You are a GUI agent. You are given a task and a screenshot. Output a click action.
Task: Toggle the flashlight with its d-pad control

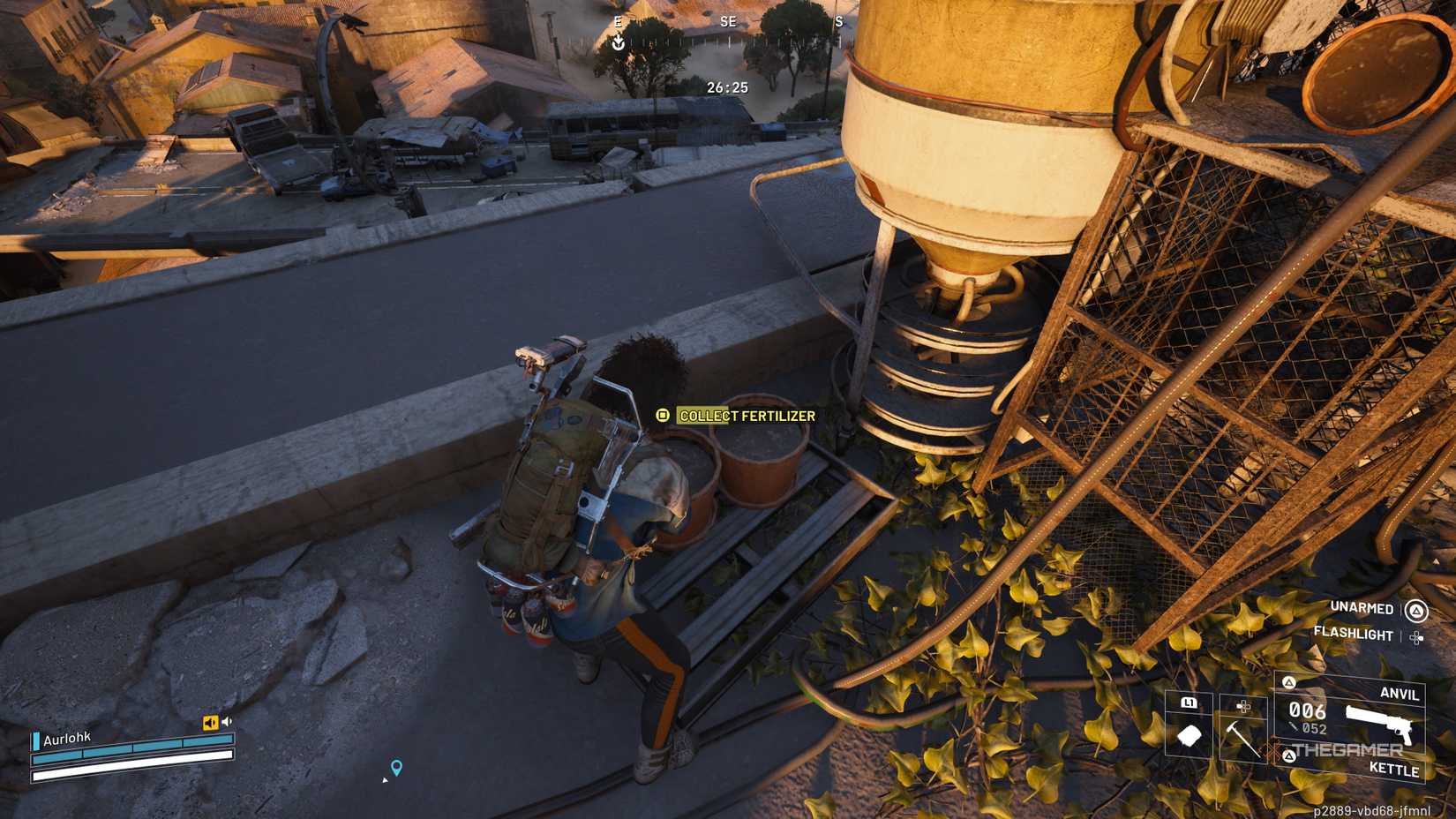tap(1416, 636)
